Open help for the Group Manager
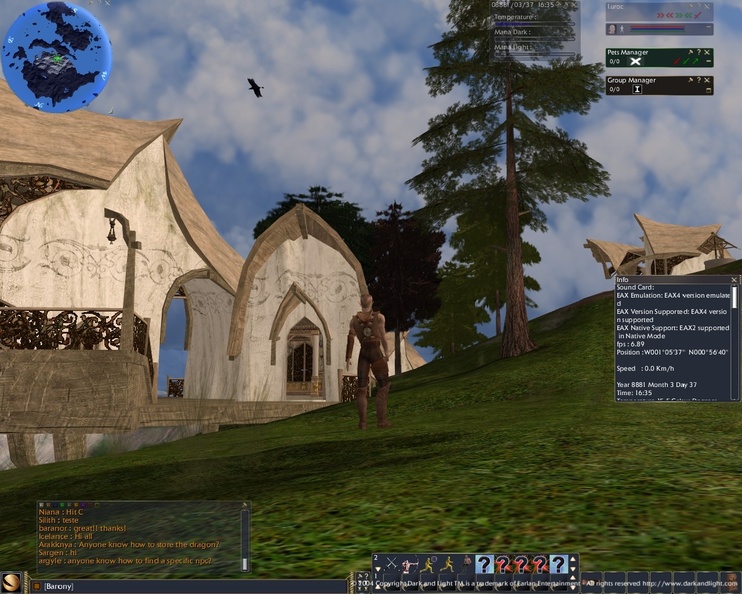 click(699, 79)
